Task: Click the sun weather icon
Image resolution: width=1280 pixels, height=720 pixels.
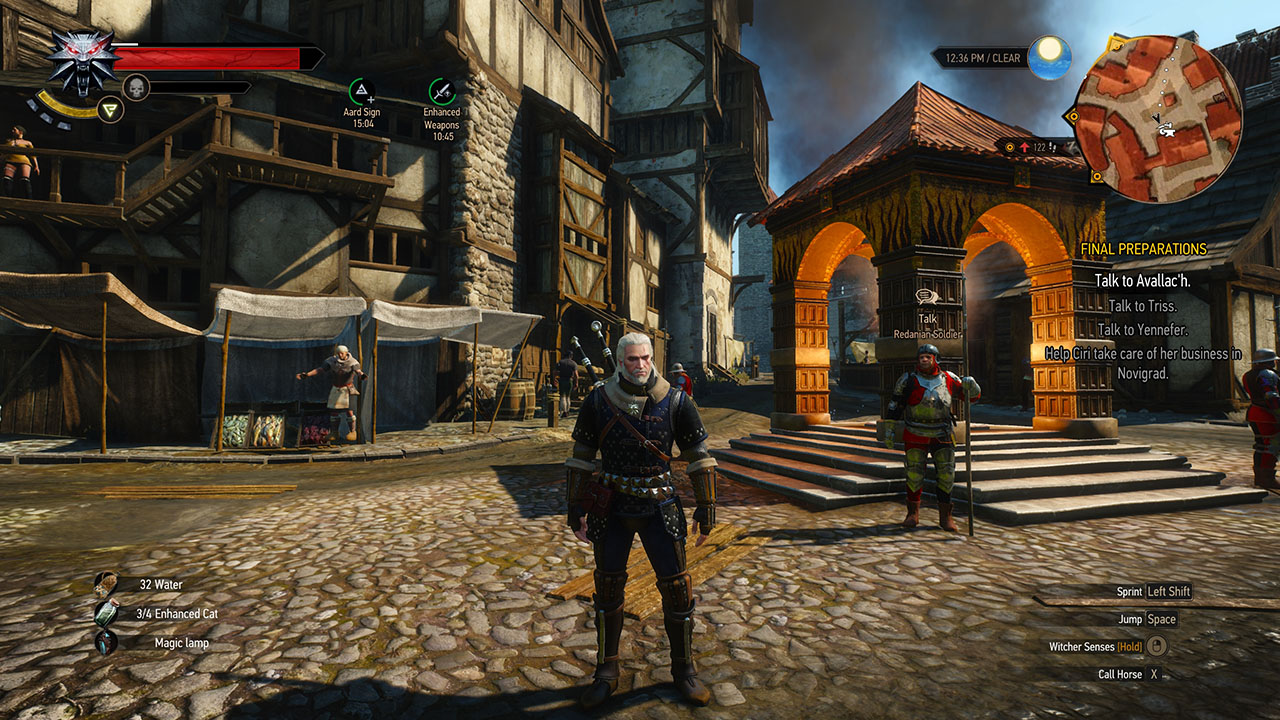Action: (x=1049, y=55)
